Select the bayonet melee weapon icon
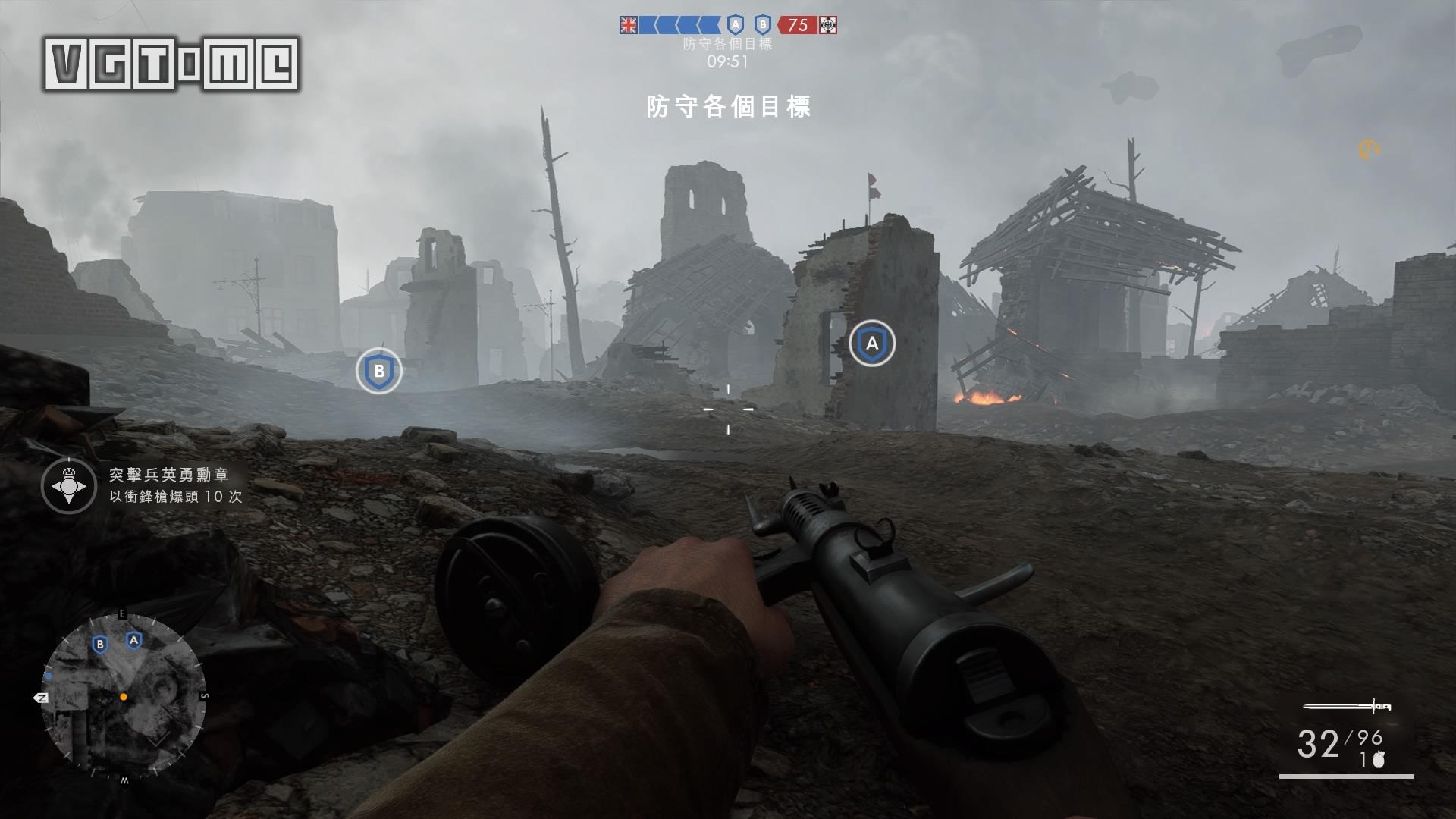 pos(1347,707)
